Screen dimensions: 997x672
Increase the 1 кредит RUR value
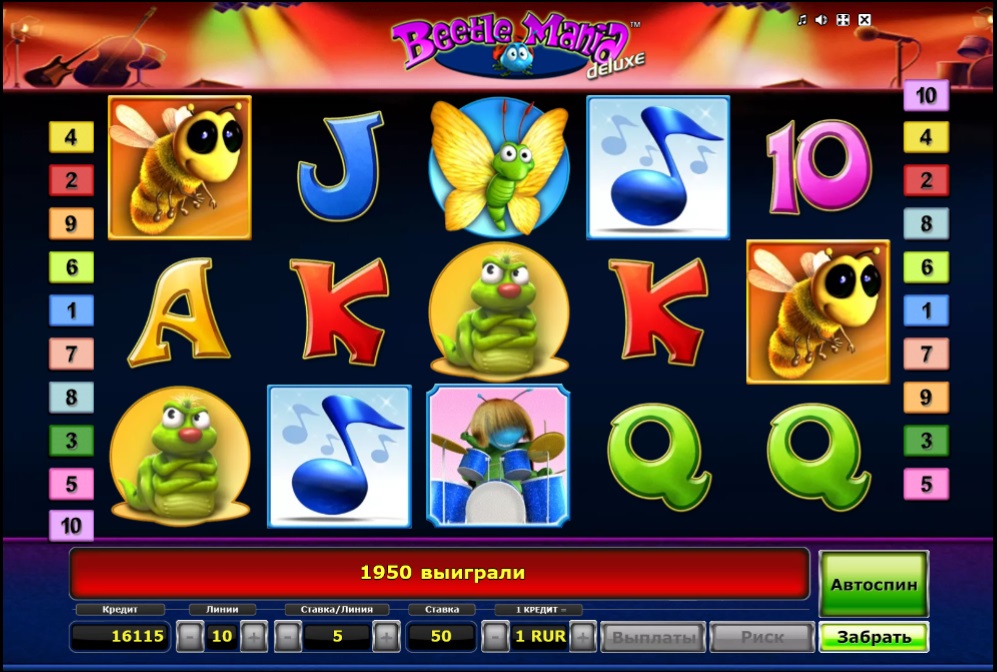[583, 636]
